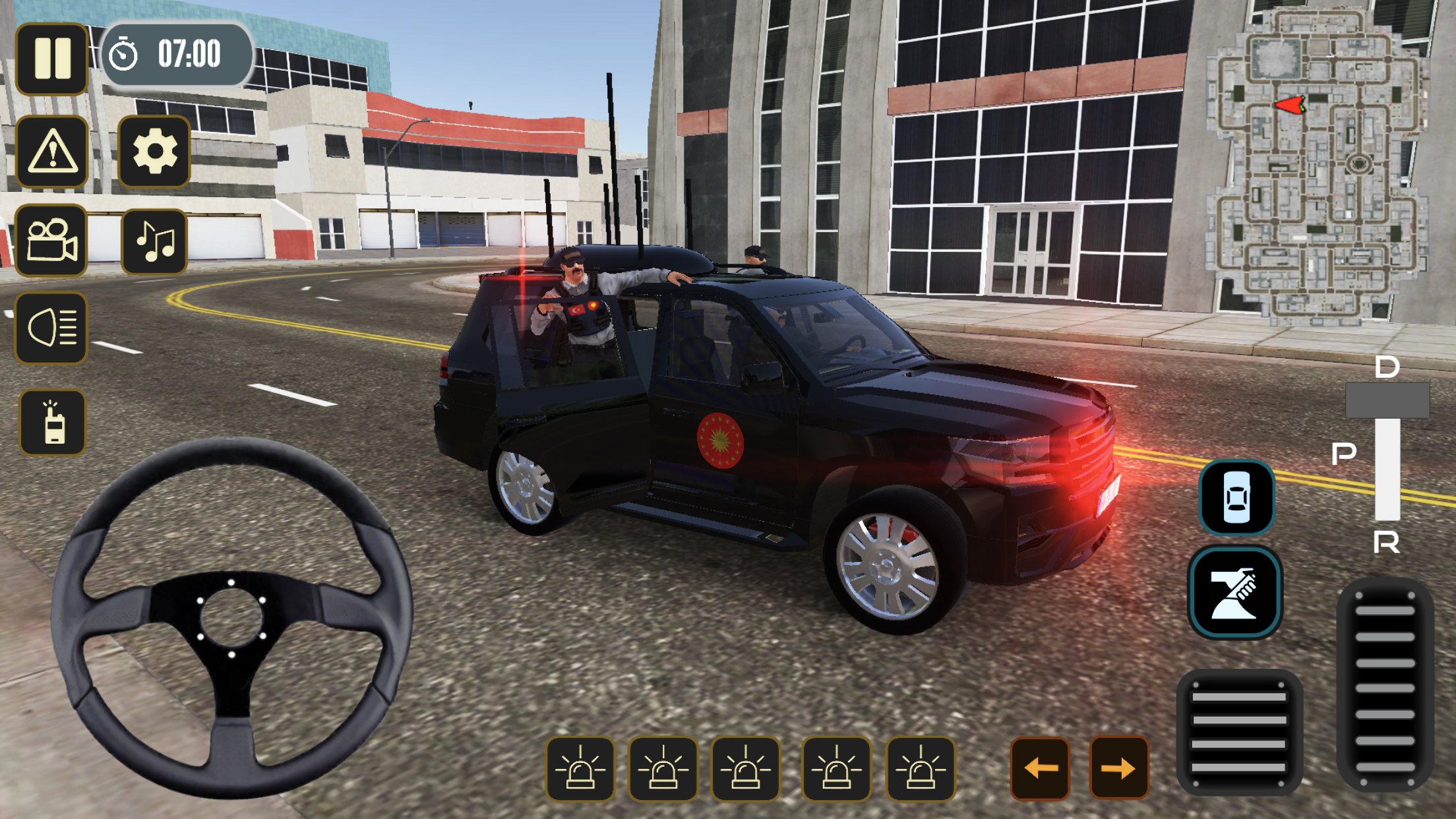
Task: Open the music player icon
Action: pyautogui.click(x=153, y=242)
